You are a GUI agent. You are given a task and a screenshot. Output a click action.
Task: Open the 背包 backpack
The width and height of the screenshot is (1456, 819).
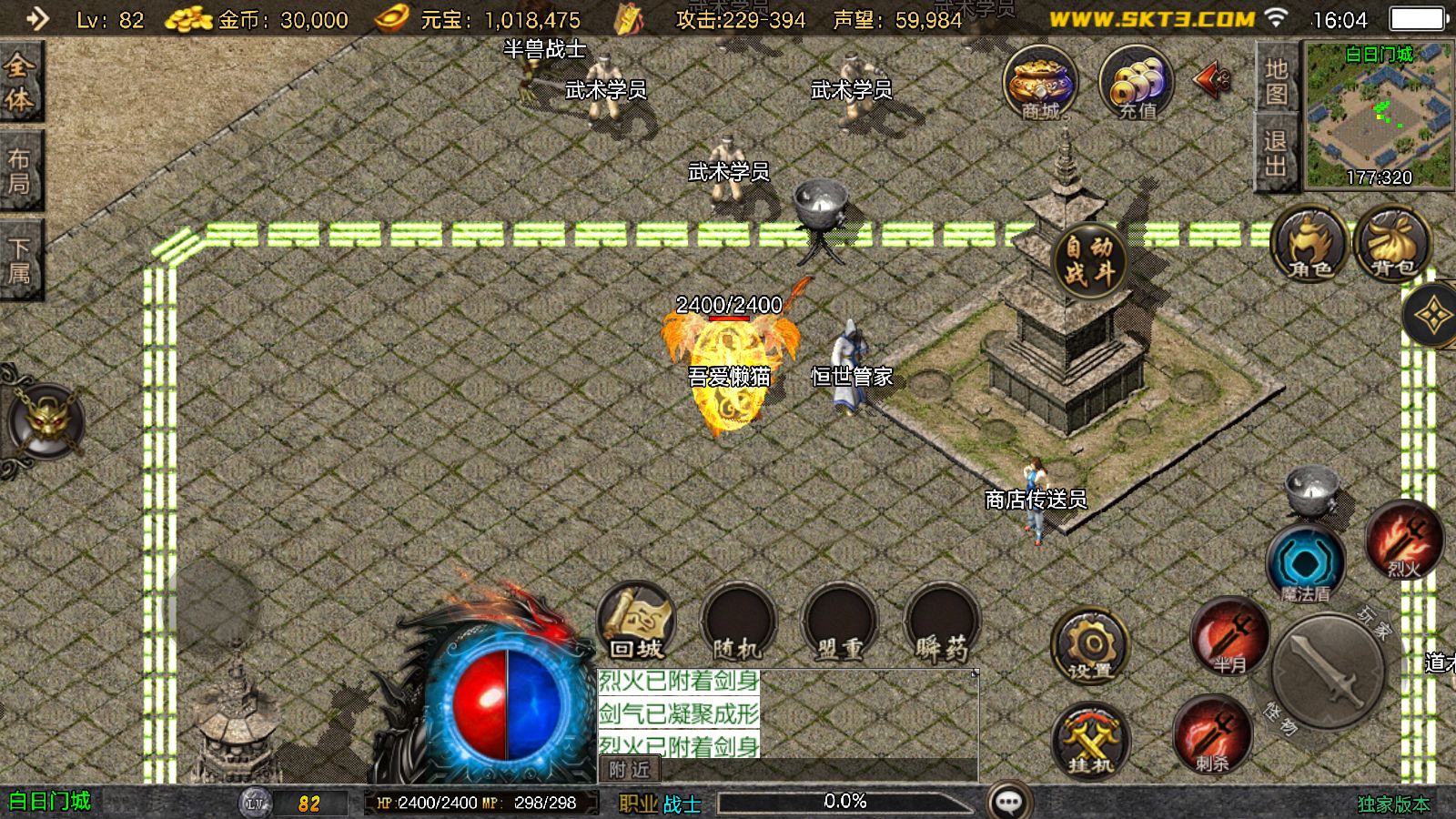1392,244
